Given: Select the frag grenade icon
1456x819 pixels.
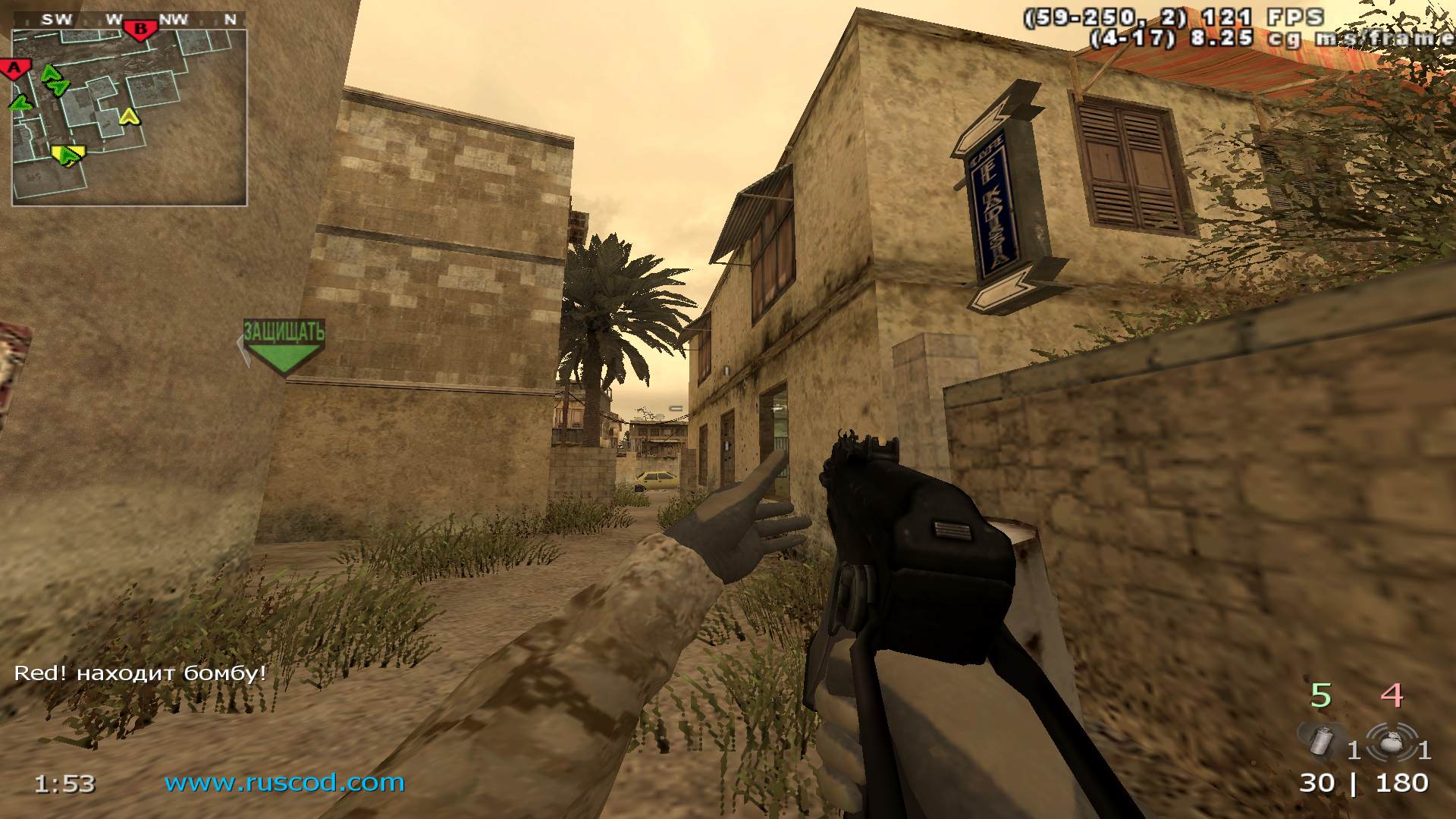Looking at the screenshot, I should [x=1391, y=741].
